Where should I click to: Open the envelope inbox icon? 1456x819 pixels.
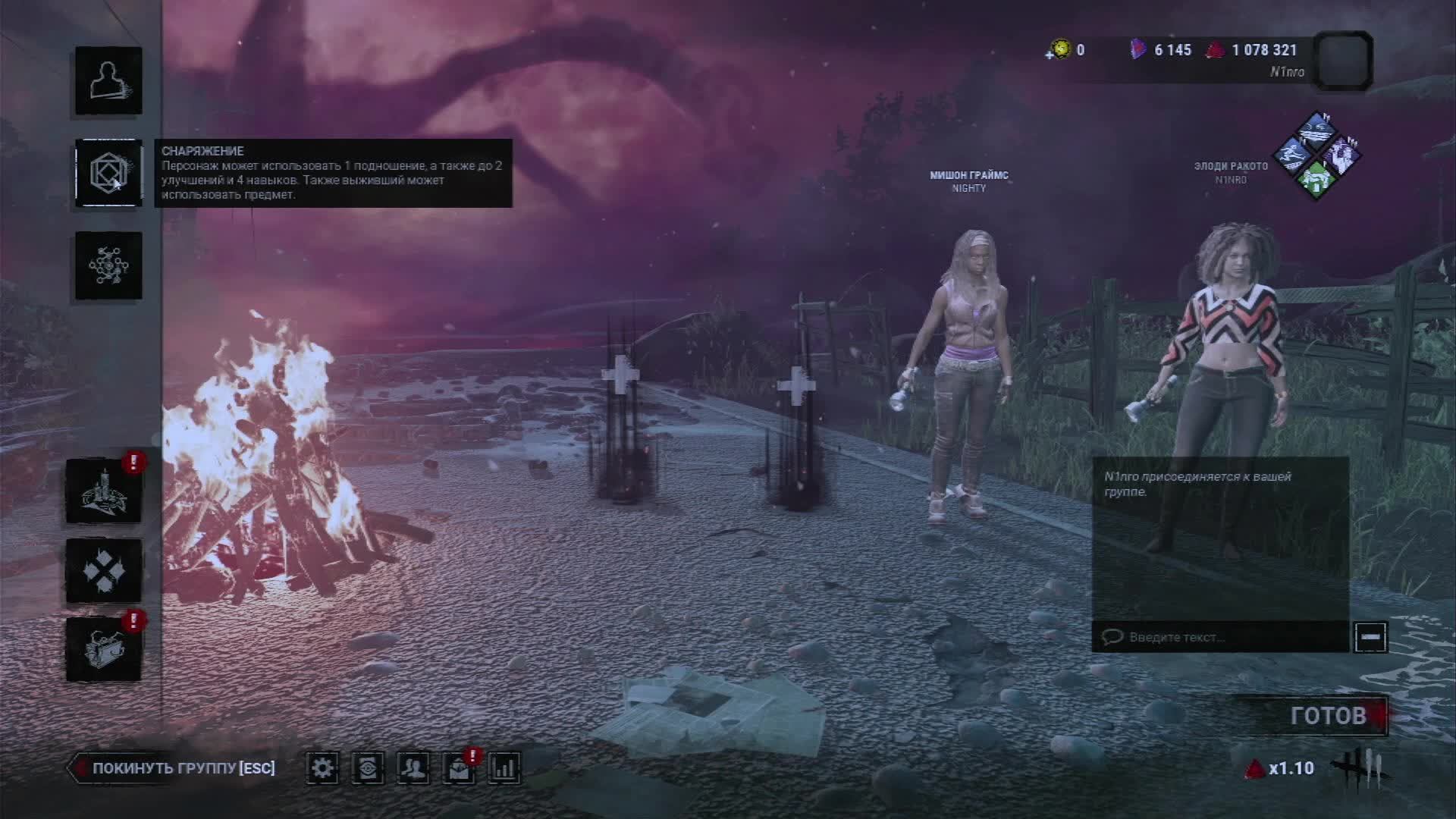[459, 769]
